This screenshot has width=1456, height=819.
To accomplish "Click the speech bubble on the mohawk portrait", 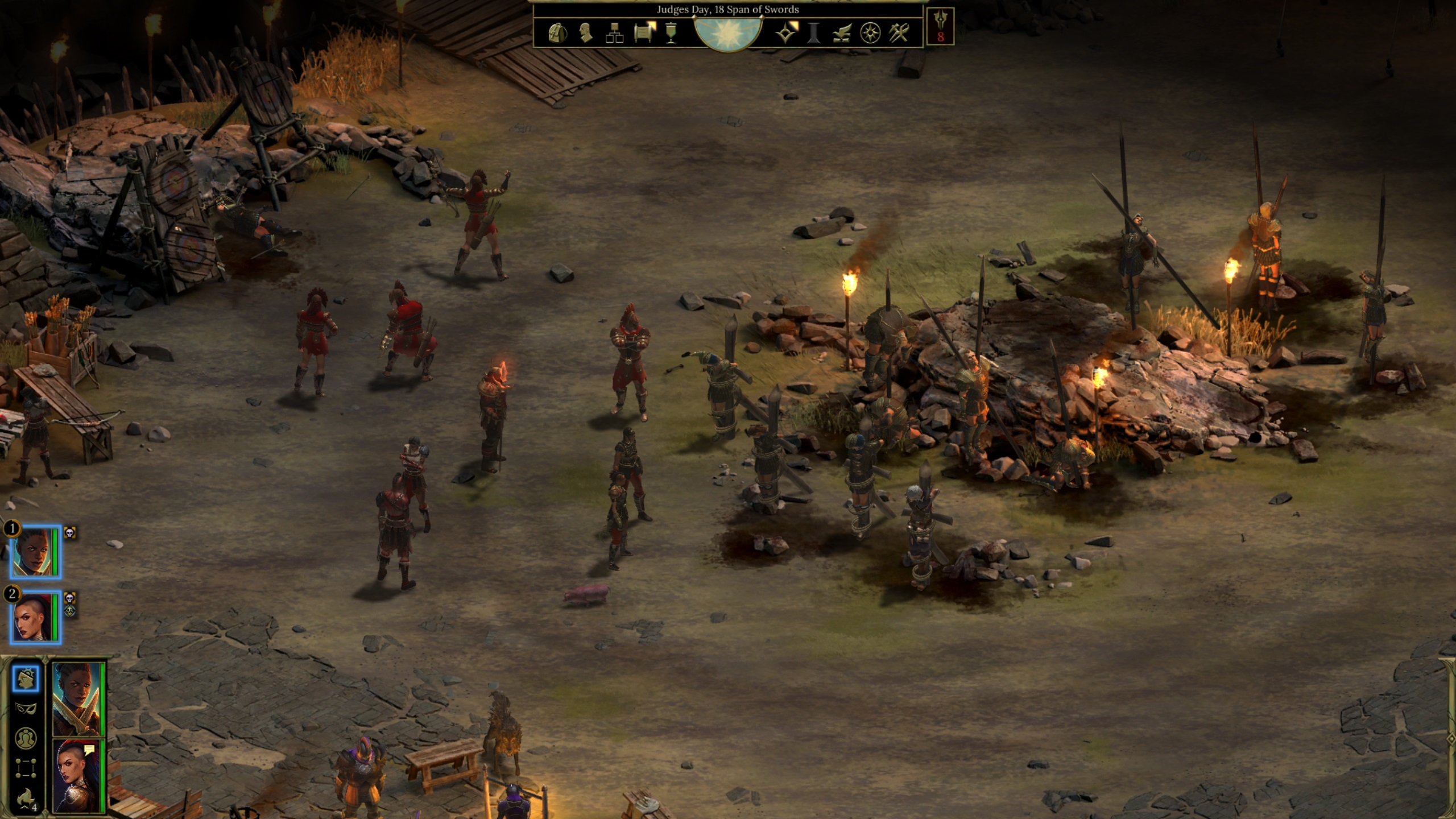I will (x=89, y=750).
